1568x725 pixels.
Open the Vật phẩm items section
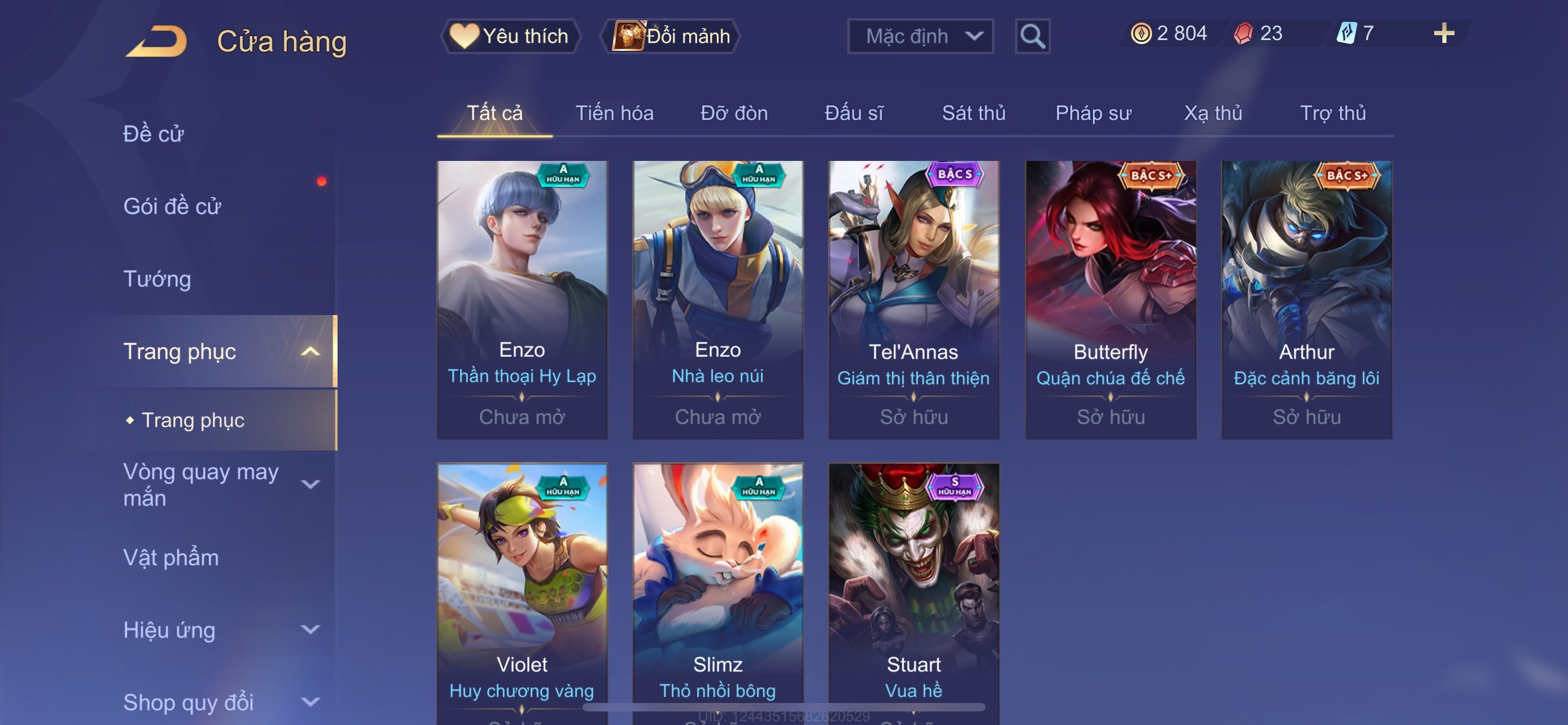coord(171,558)
